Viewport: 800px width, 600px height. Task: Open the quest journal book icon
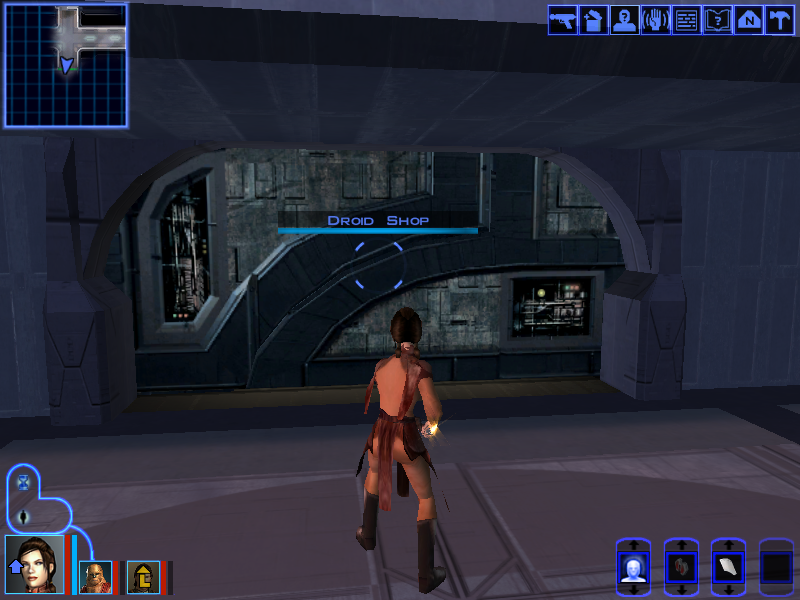coord(717,20)
